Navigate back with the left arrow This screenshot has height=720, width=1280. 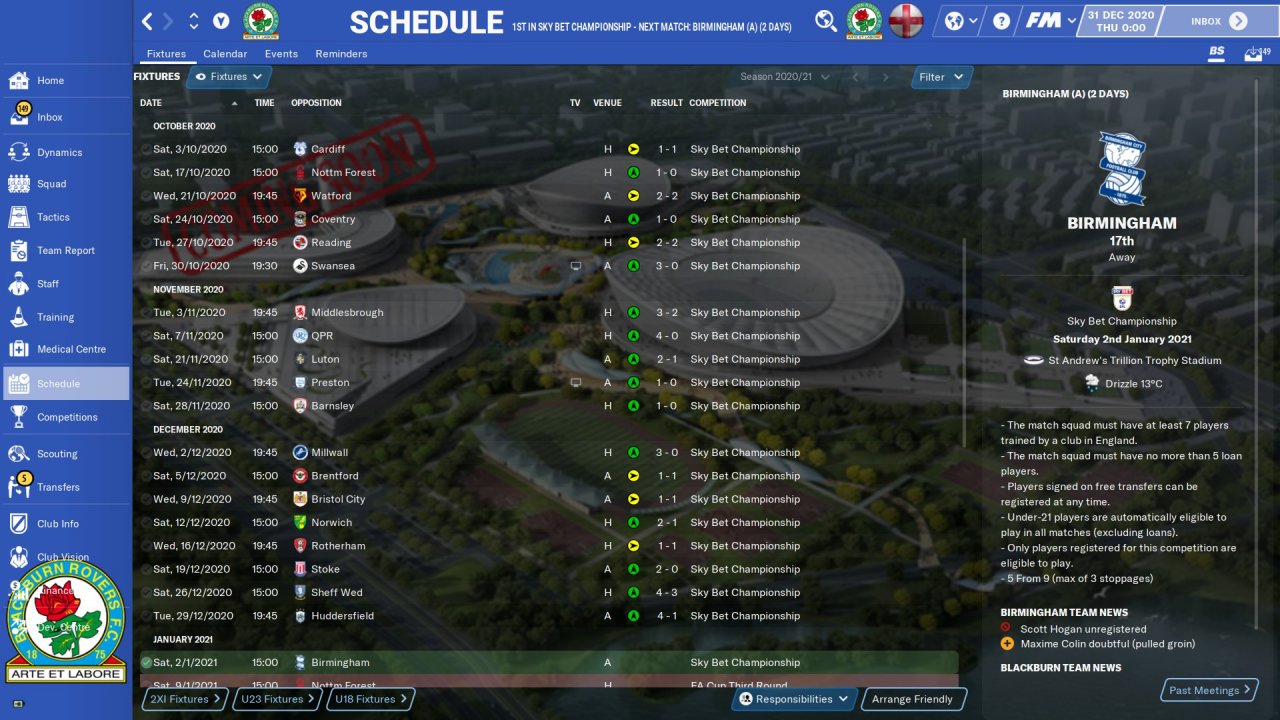(147, 21)
